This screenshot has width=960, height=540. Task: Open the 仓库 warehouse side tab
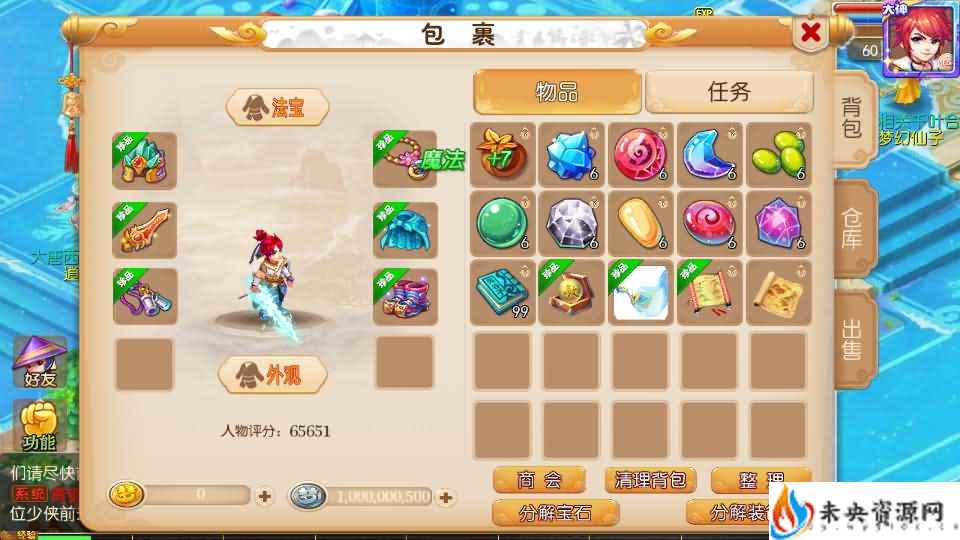point(852,228)
